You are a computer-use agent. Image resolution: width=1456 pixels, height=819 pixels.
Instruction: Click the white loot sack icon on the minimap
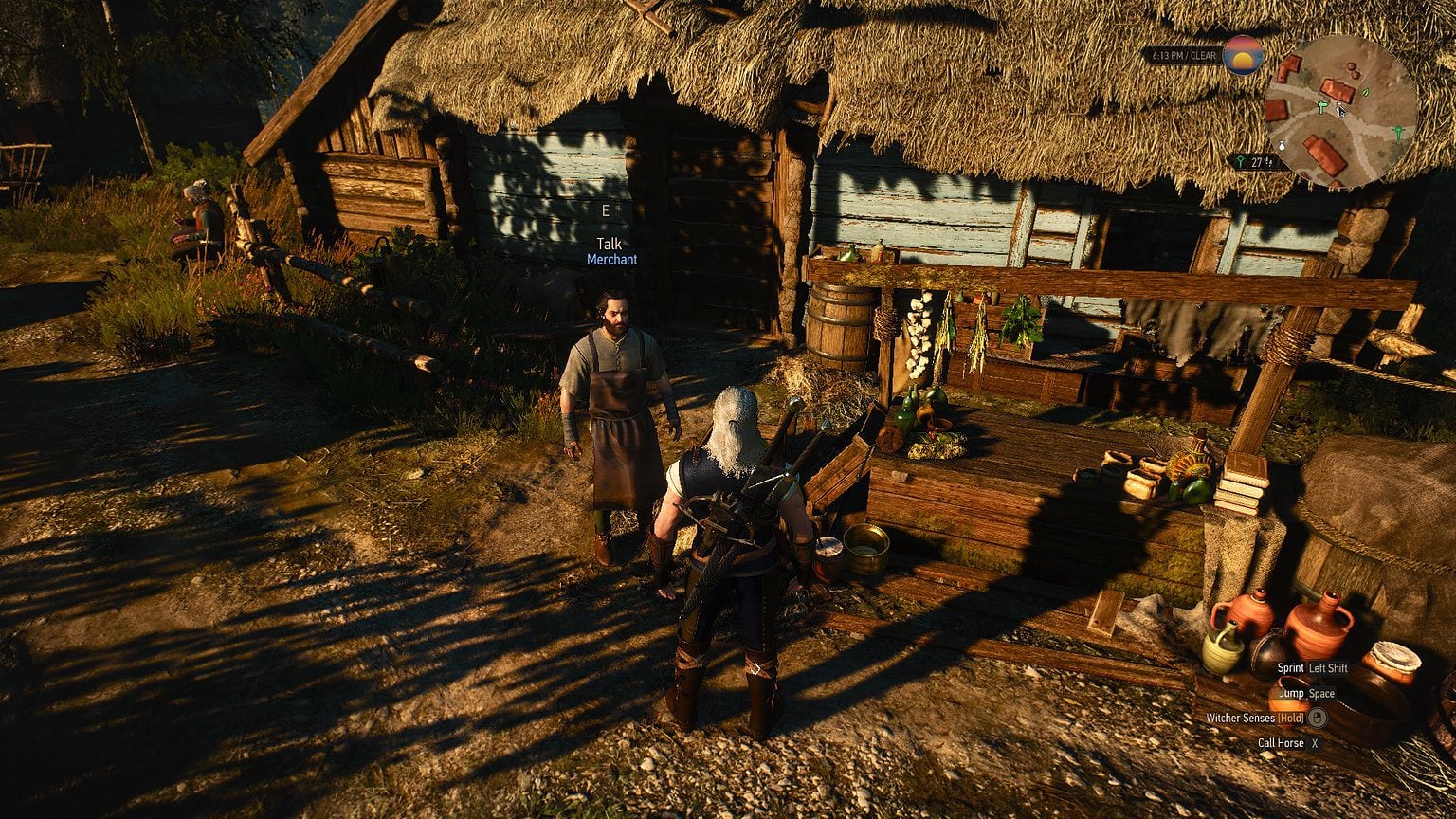[x=1282, y=145]
